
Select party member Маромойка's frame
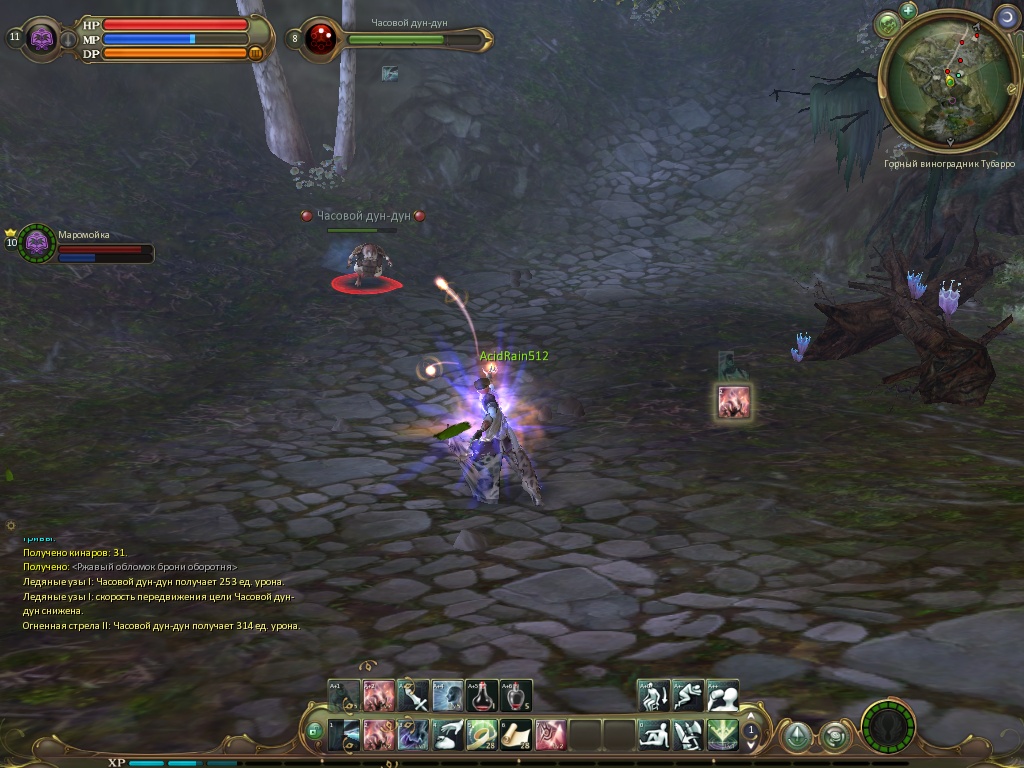(38, 243)
